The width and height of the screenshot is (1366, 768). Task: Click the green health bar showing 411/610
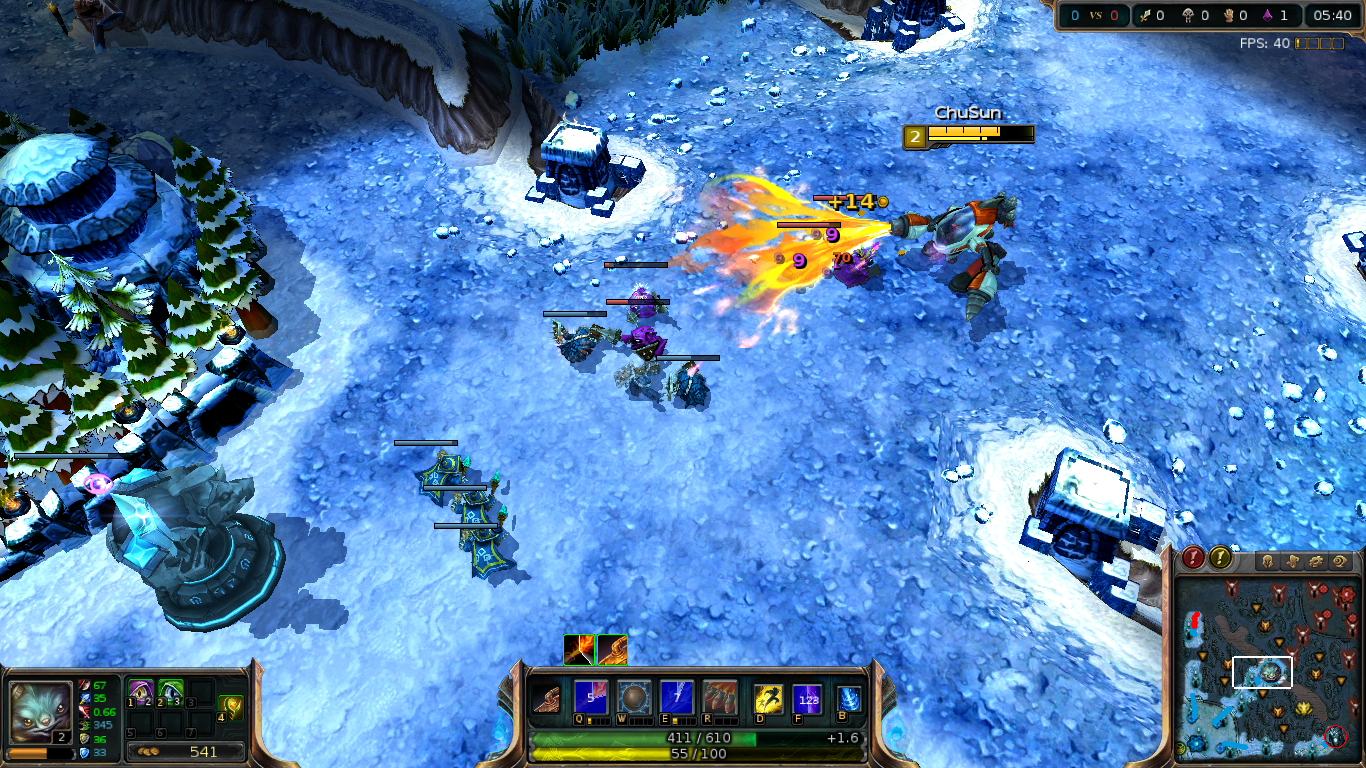700,737
